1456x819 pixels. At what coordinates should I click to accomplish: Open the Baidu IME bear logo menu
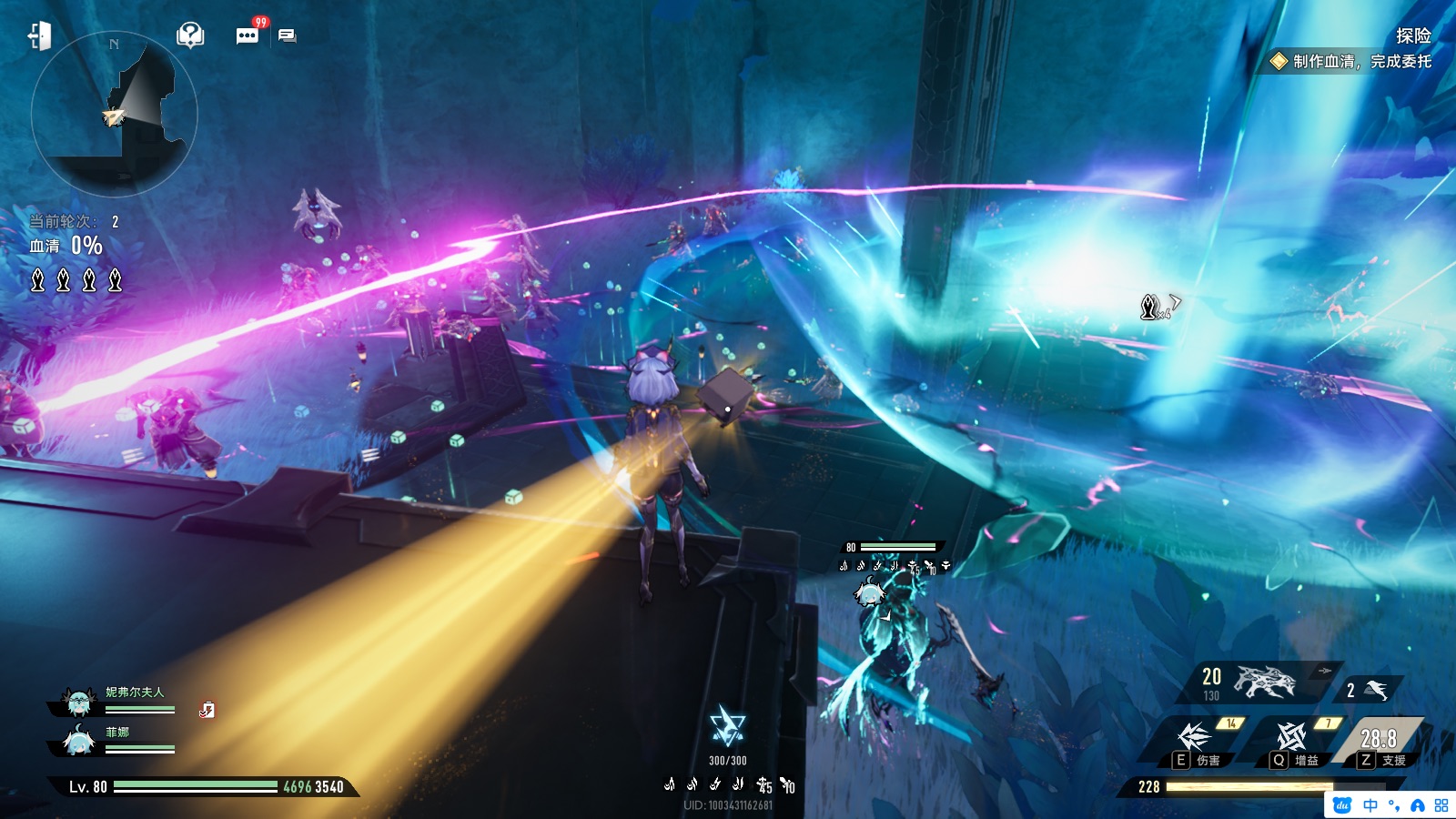click(1342, 805)
